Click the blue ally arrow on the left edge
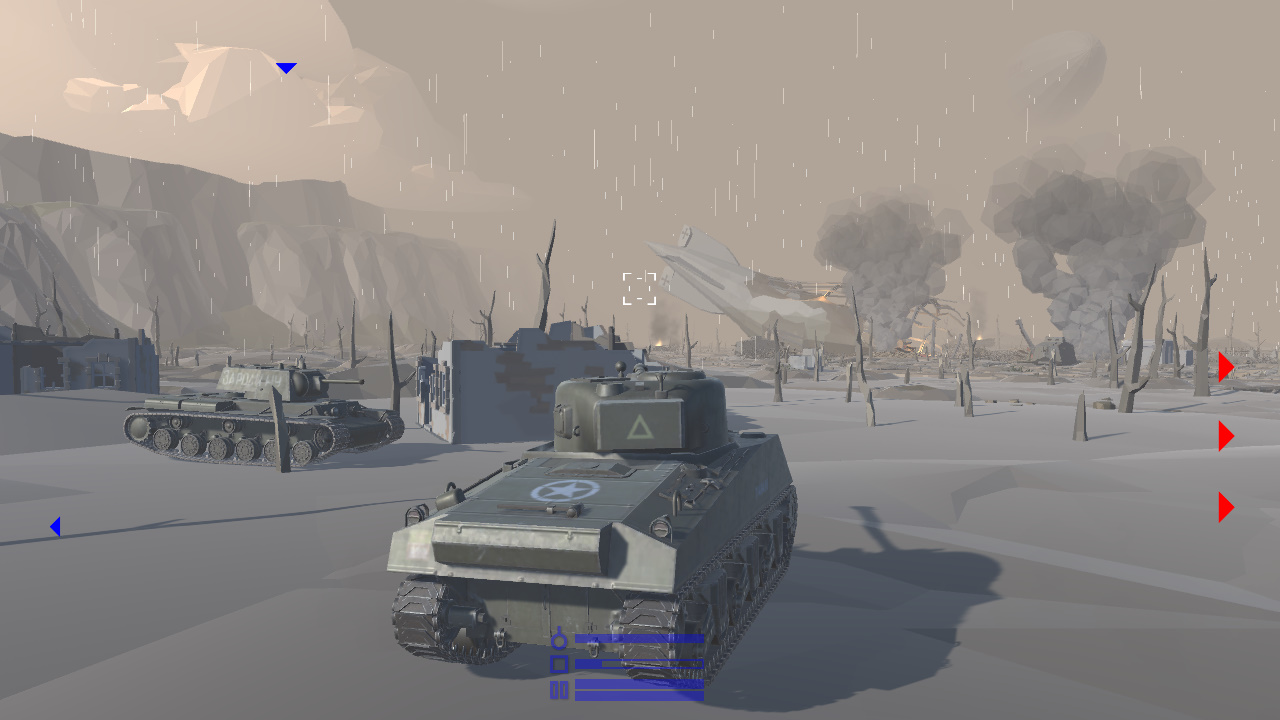The image size is (1280, 720). pos(55,526)
